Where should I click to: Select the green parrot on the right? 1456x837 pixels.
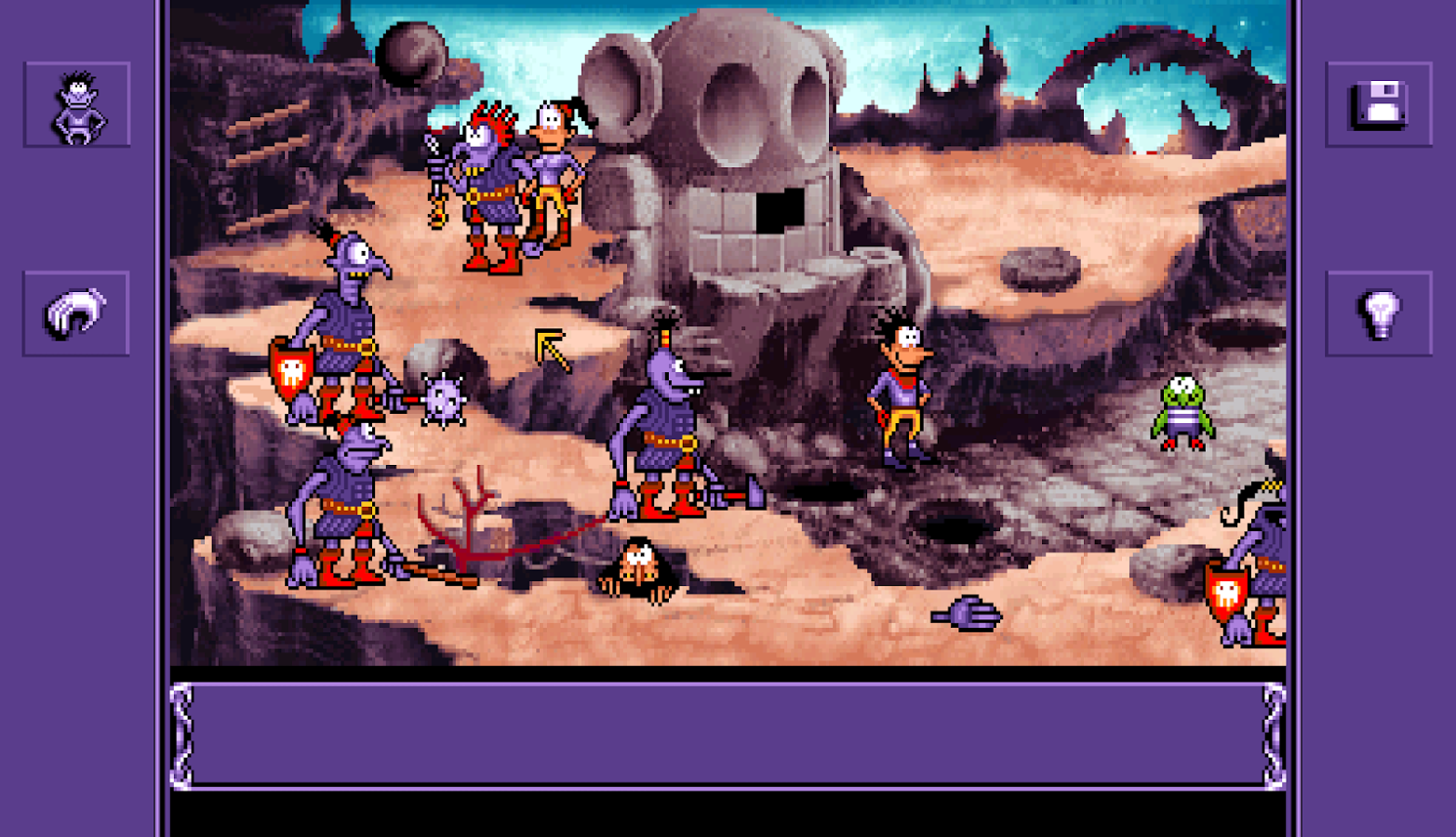coord(1183,409)
